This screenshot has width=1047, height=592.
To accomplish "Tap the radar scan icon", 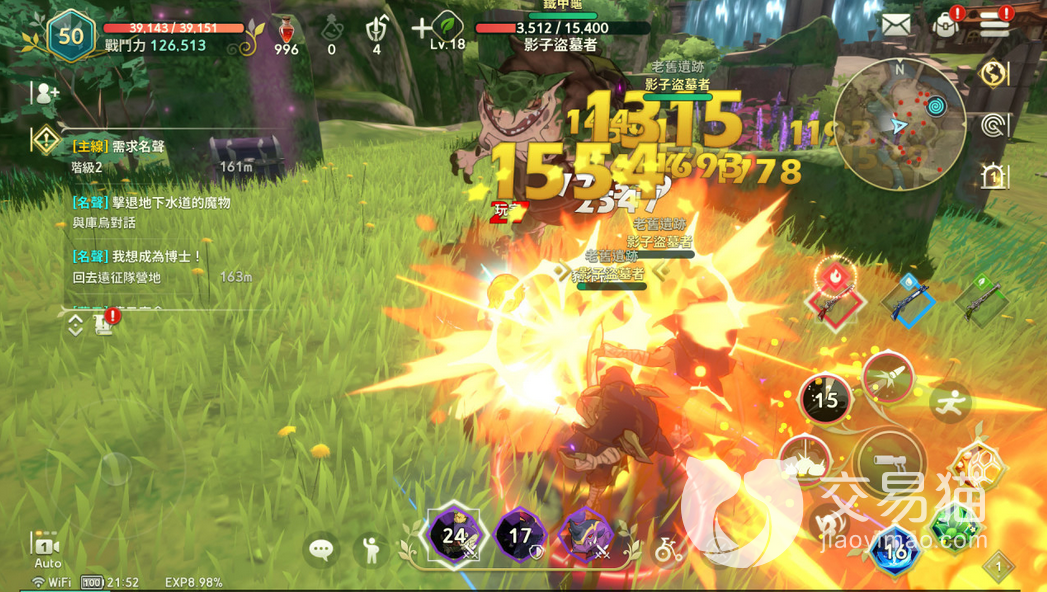I will pos(994,125).
